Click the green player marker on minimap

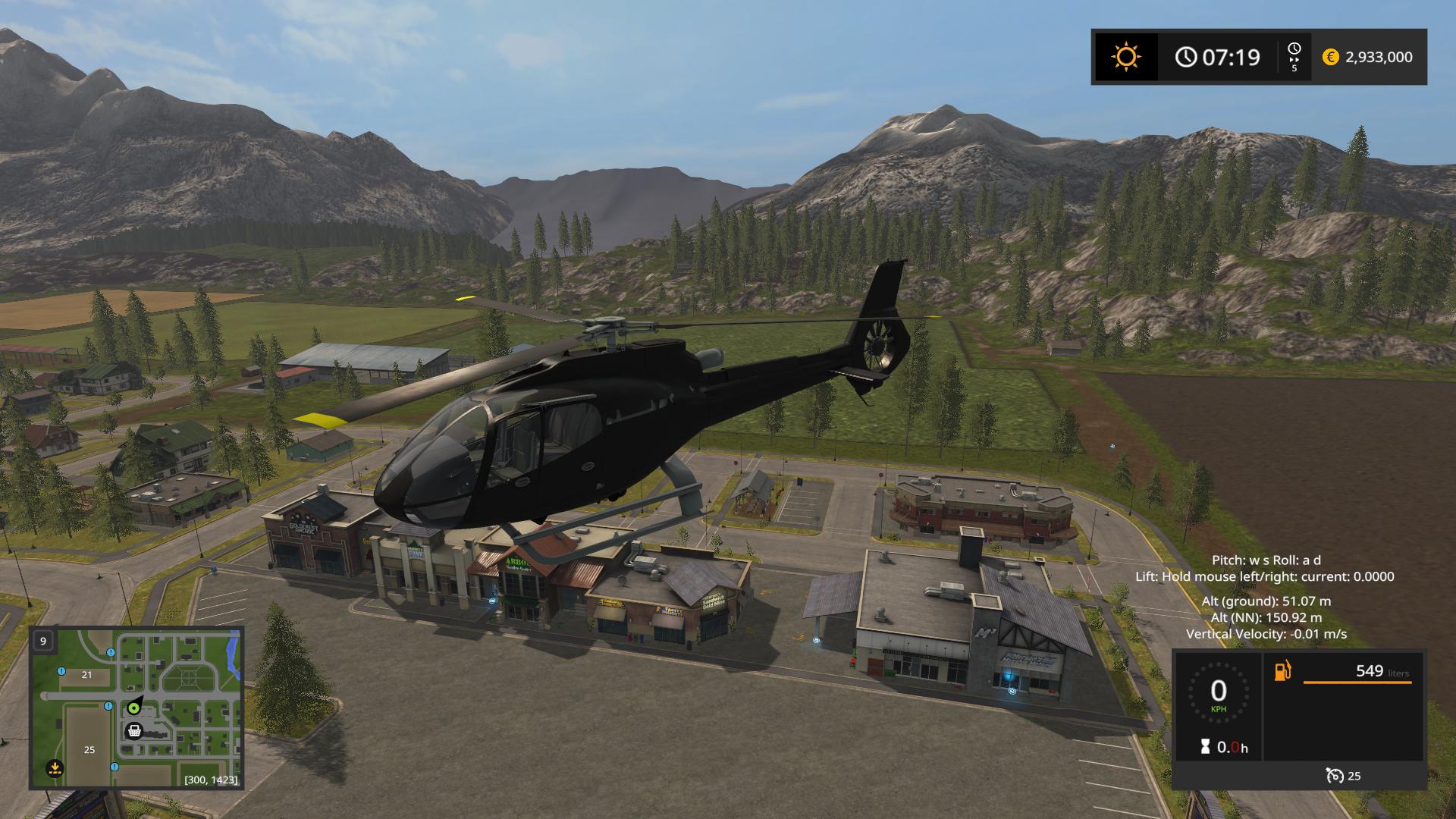(x=134, y=708)
